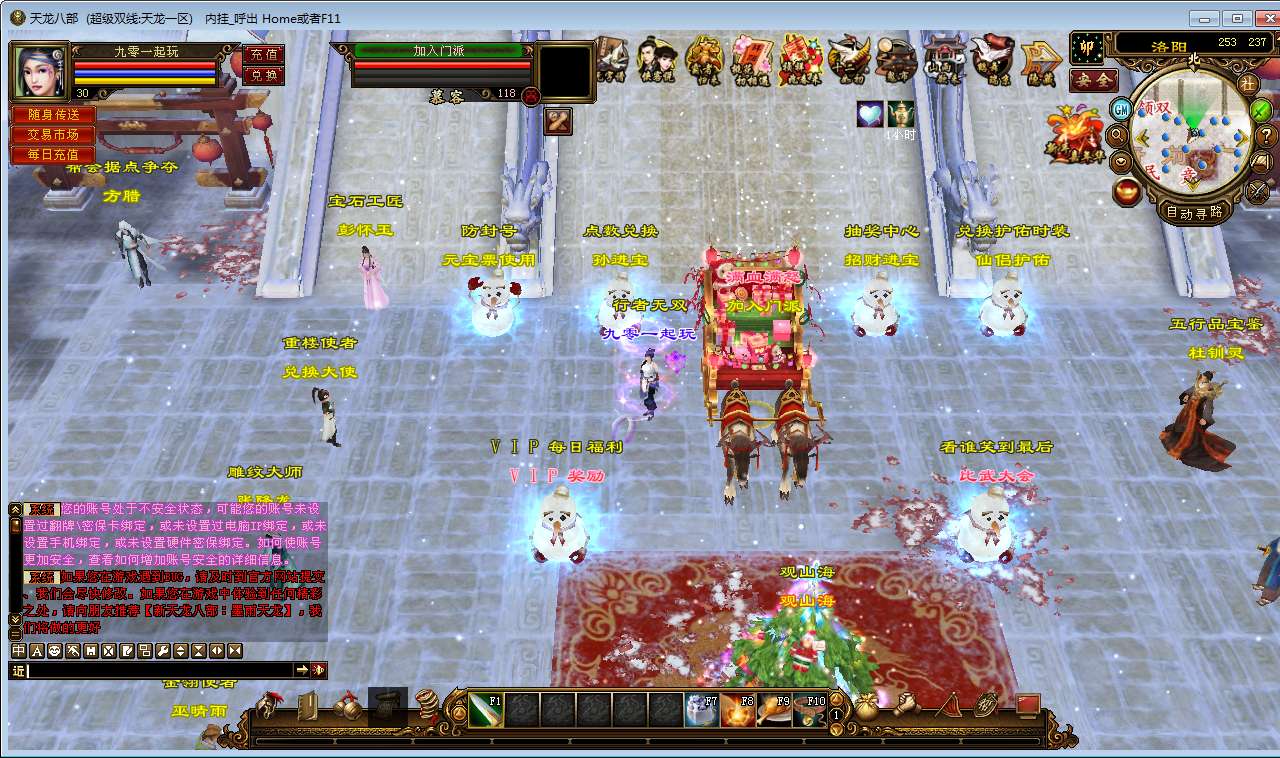Click the player portrait
The image size is (1280, 758).
point(39,70)
